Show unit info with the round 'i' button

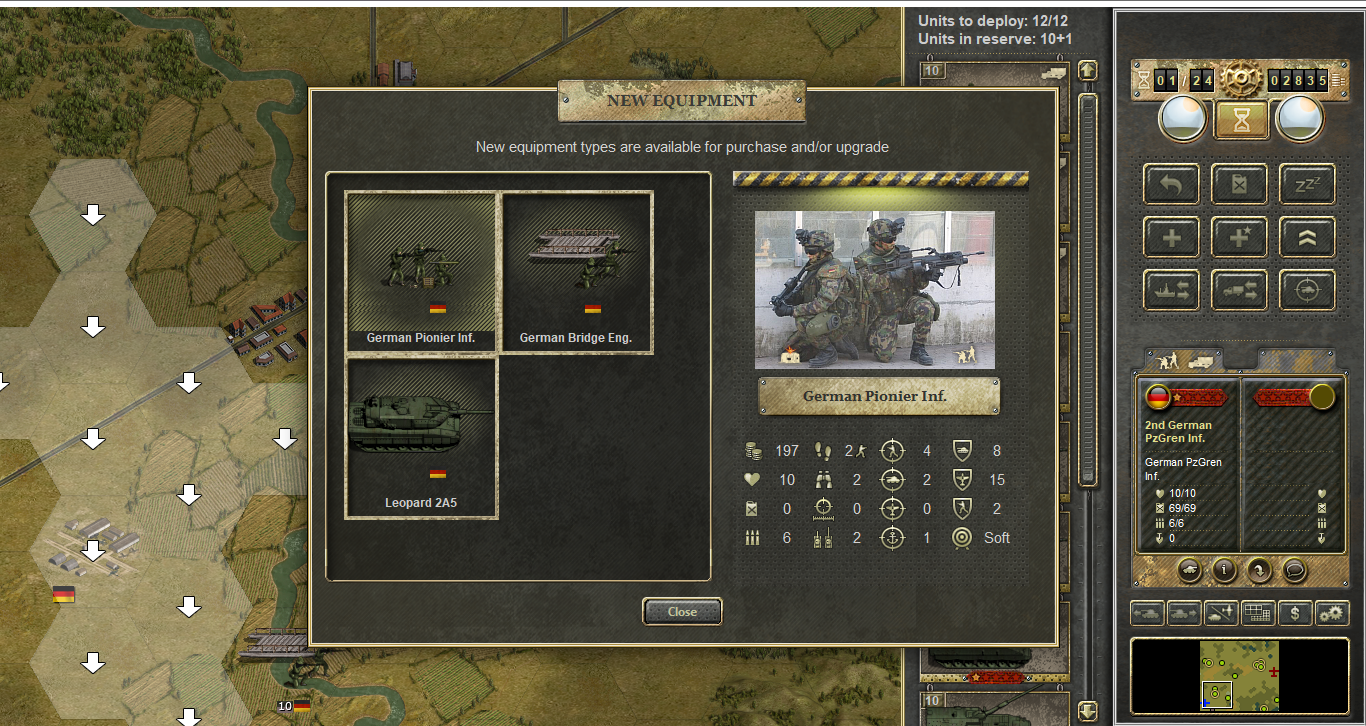1223,570
